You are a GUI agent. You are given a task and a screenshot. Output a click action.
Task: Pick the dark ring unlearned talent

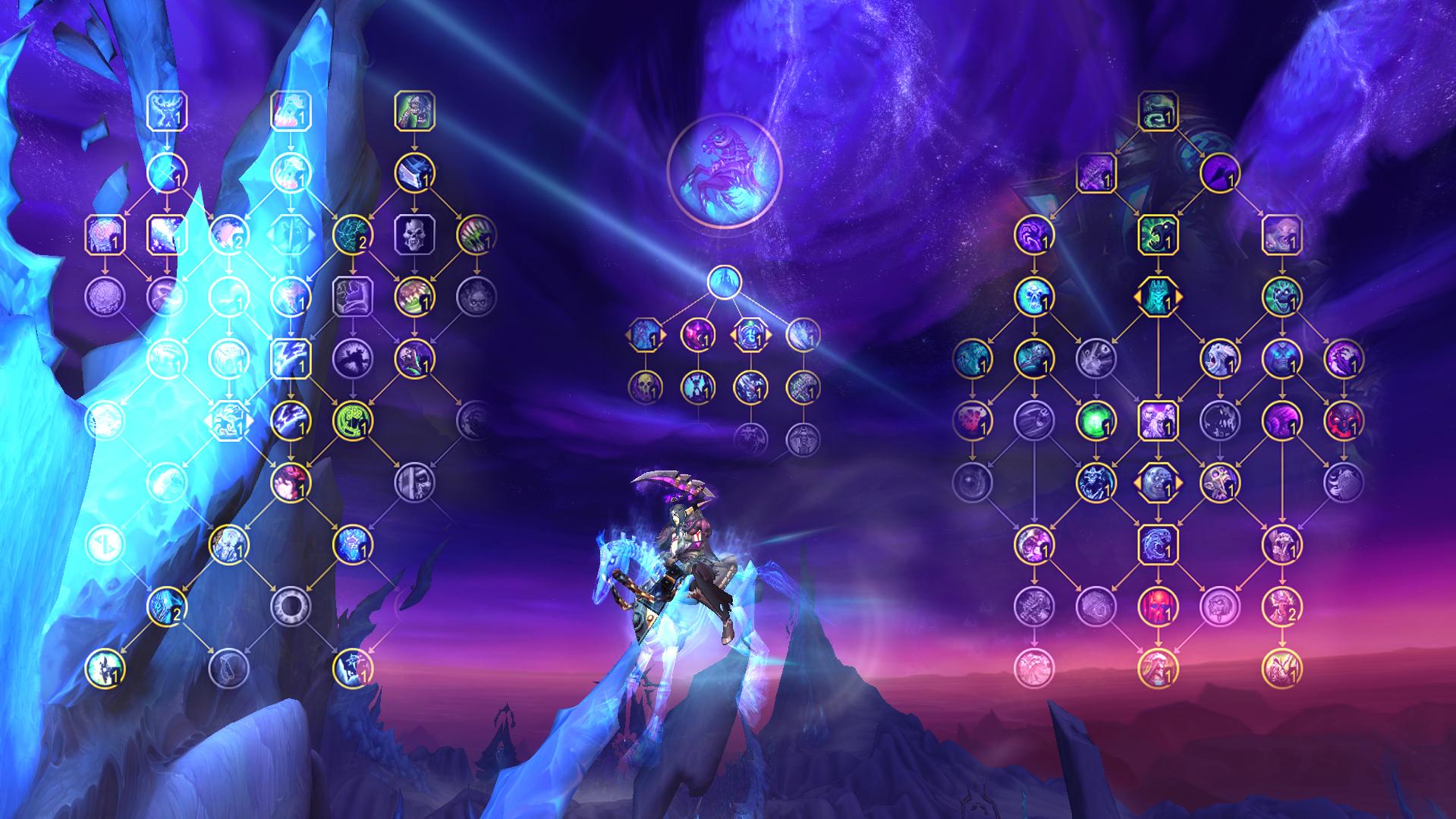pyautogui.click(x=291, y=605)
